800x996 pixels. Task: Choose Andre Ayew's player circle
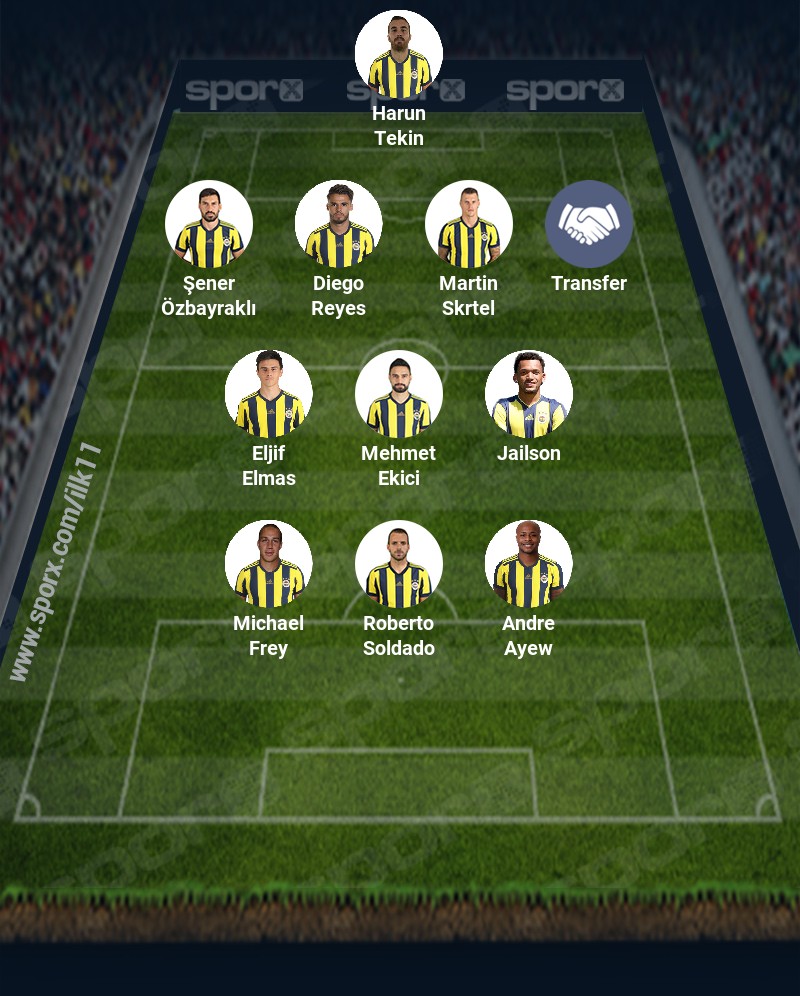pyautogui.click(x=529, y=564)
